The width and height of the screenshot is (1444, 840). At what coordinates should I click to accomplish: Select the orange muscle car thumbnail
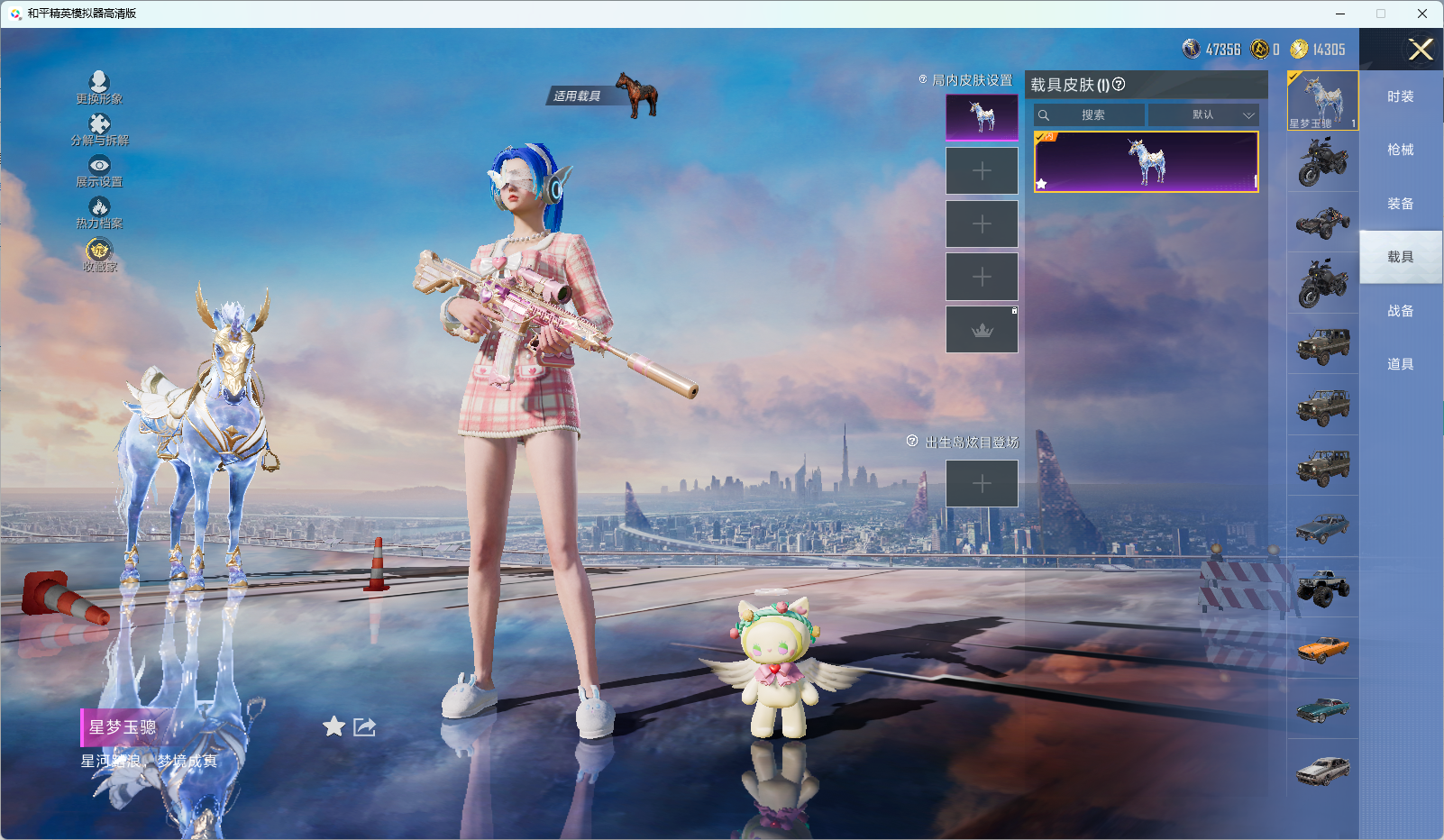click(1322, 648)
